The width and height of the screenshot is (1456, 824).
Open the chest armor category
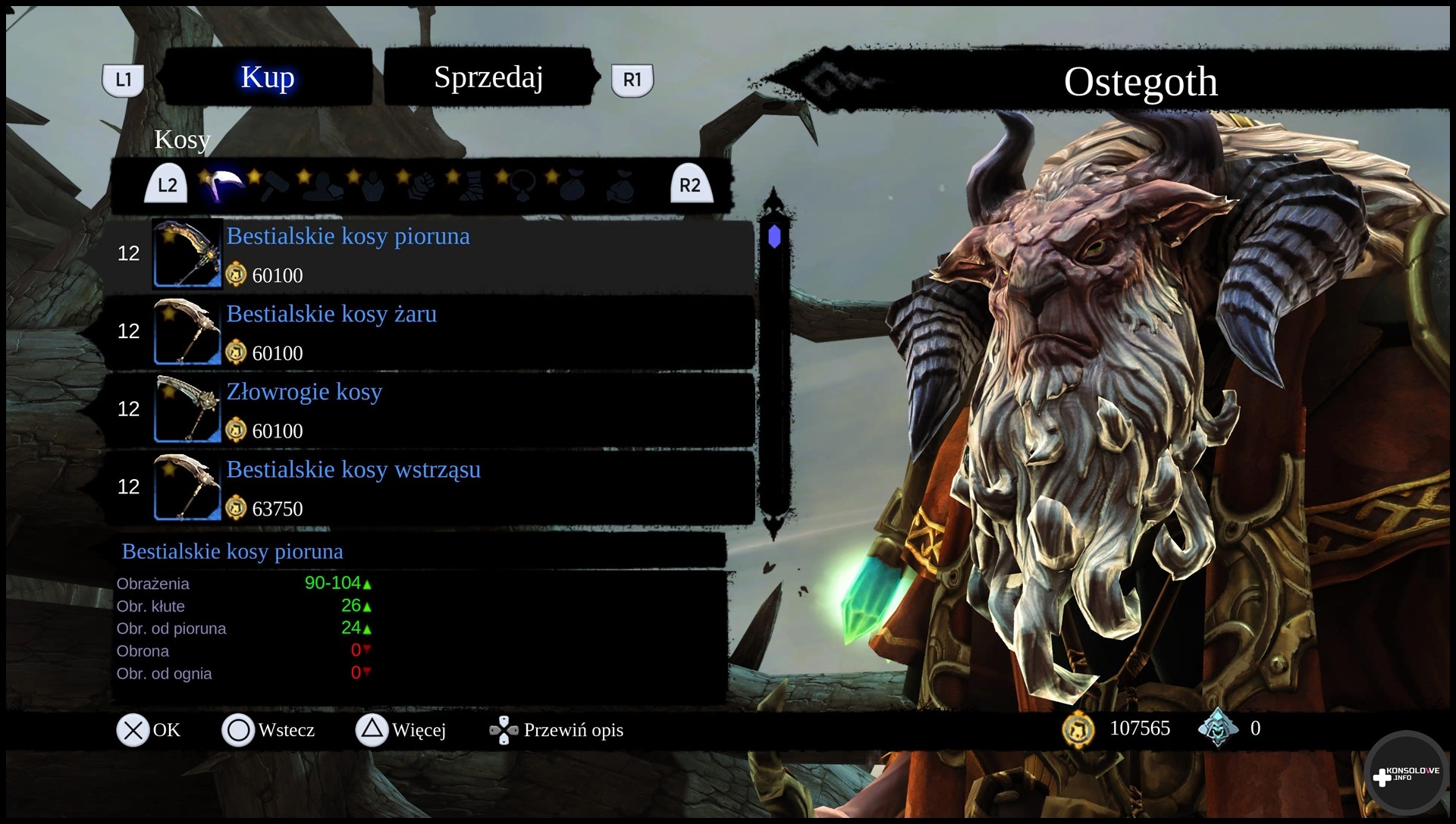point(372,186)
